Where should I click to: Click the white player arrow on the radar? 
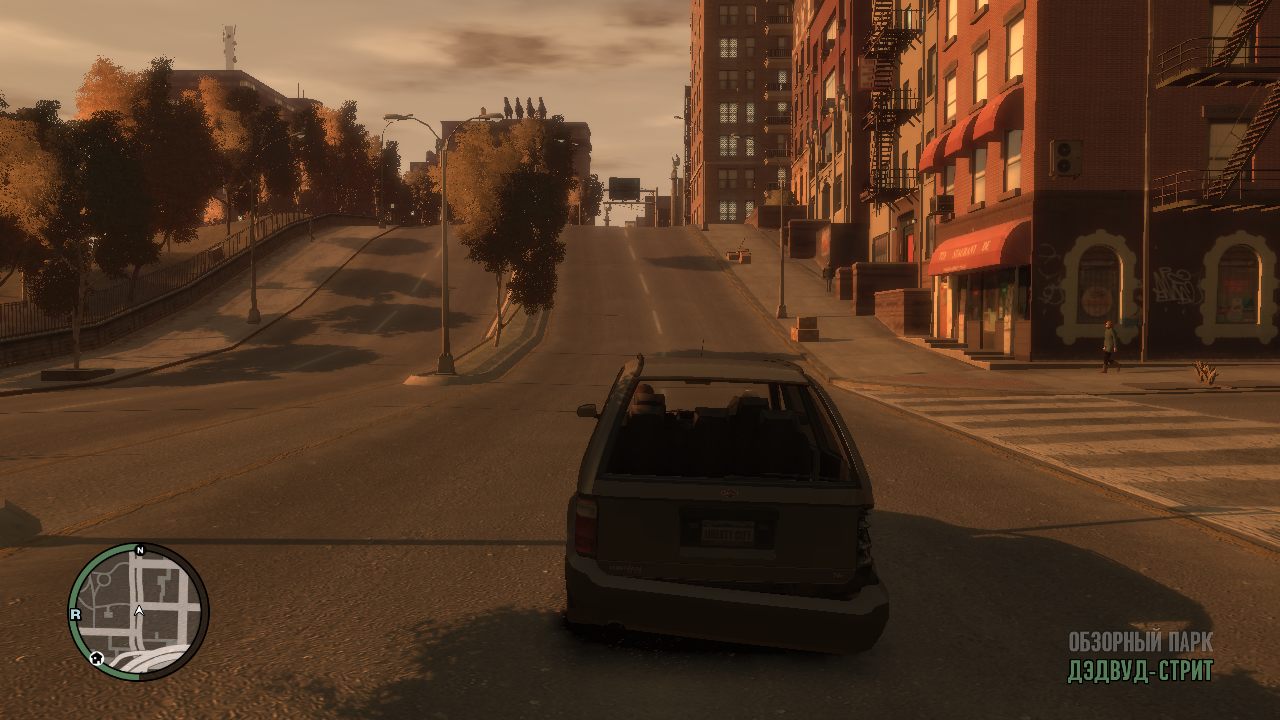pyautogui.click(x=139, y=610)
